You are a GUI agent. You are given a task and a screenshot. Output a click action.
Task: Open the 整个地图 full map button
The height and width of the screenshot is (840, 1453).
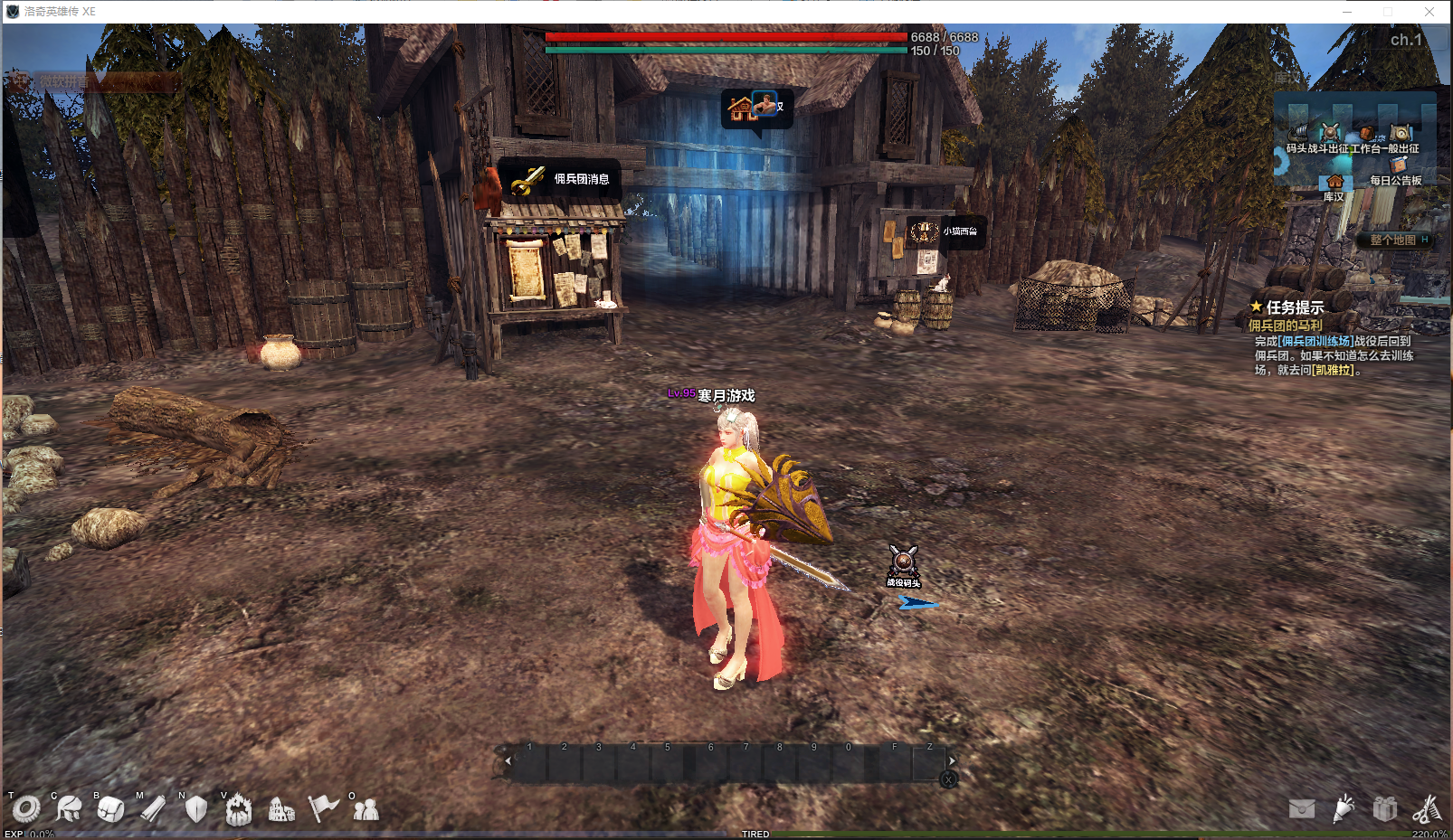[x=1392, y=240]
